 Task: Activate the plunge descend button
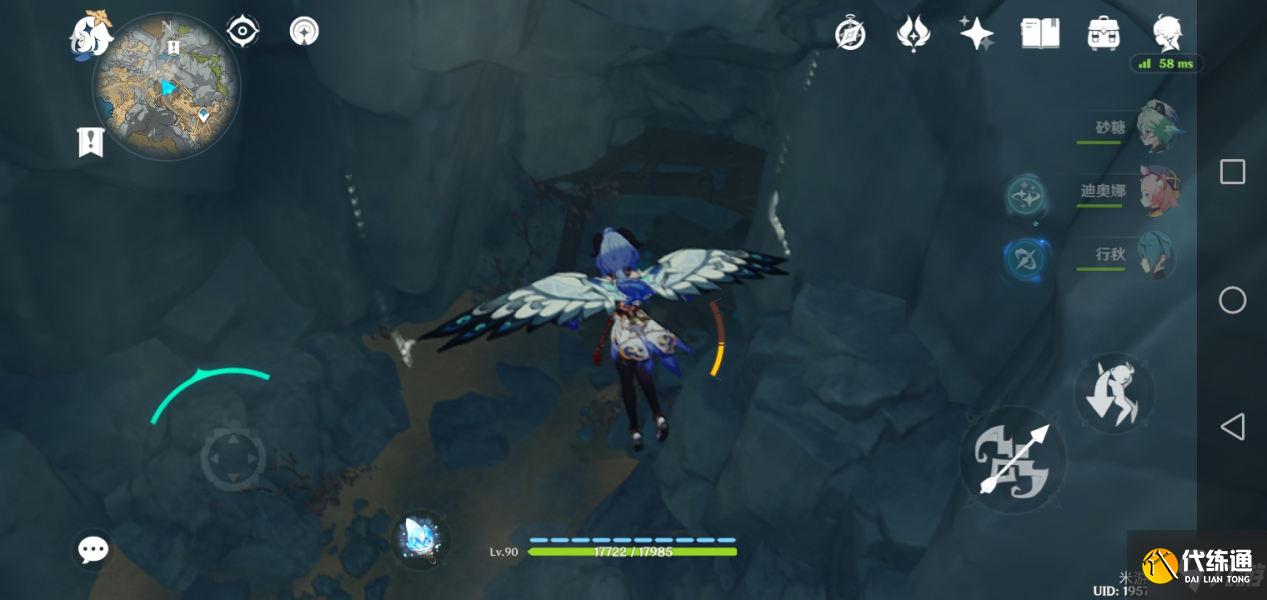click(1114, 393)
